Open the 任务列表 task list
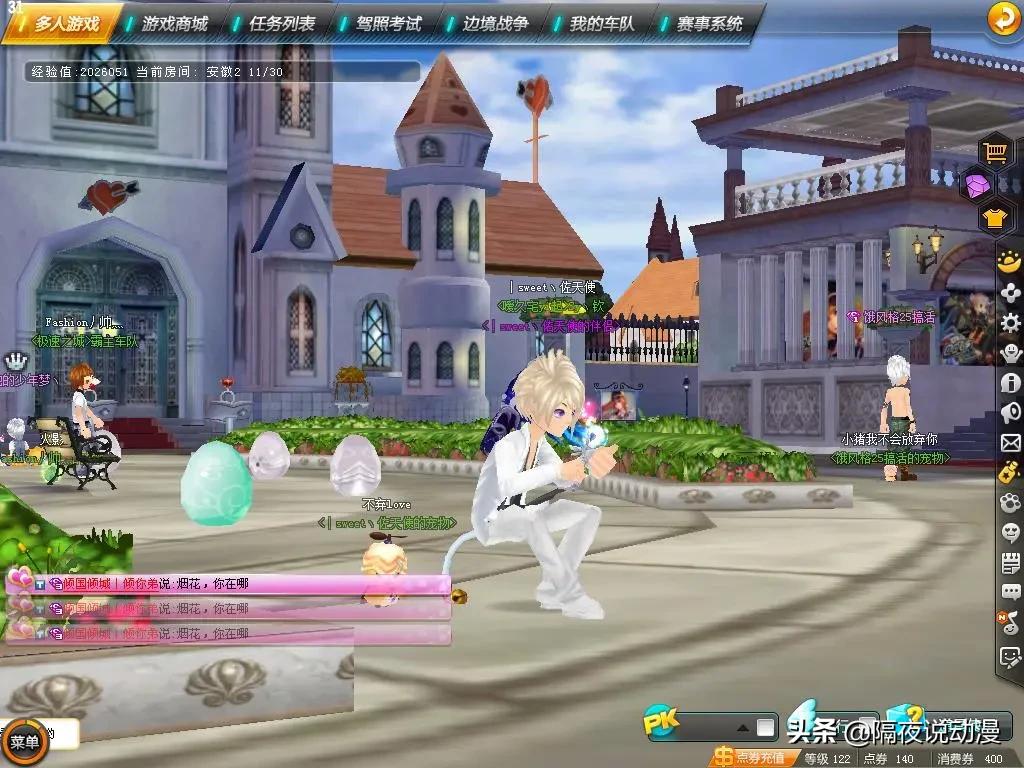The image size is (1024, 768). (x=281, y=23)
